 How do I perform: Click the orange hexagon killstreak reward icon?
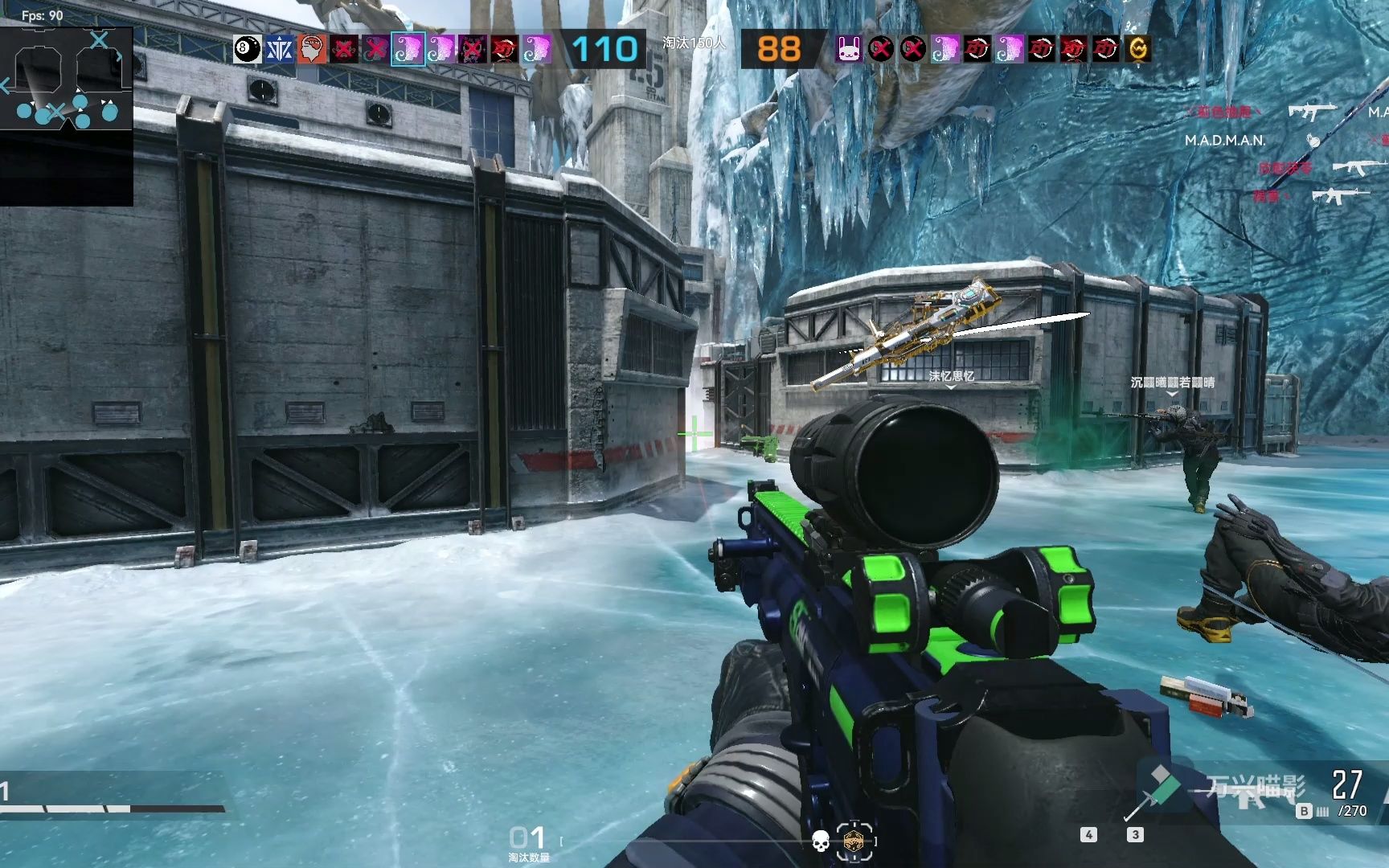point(854,841)
